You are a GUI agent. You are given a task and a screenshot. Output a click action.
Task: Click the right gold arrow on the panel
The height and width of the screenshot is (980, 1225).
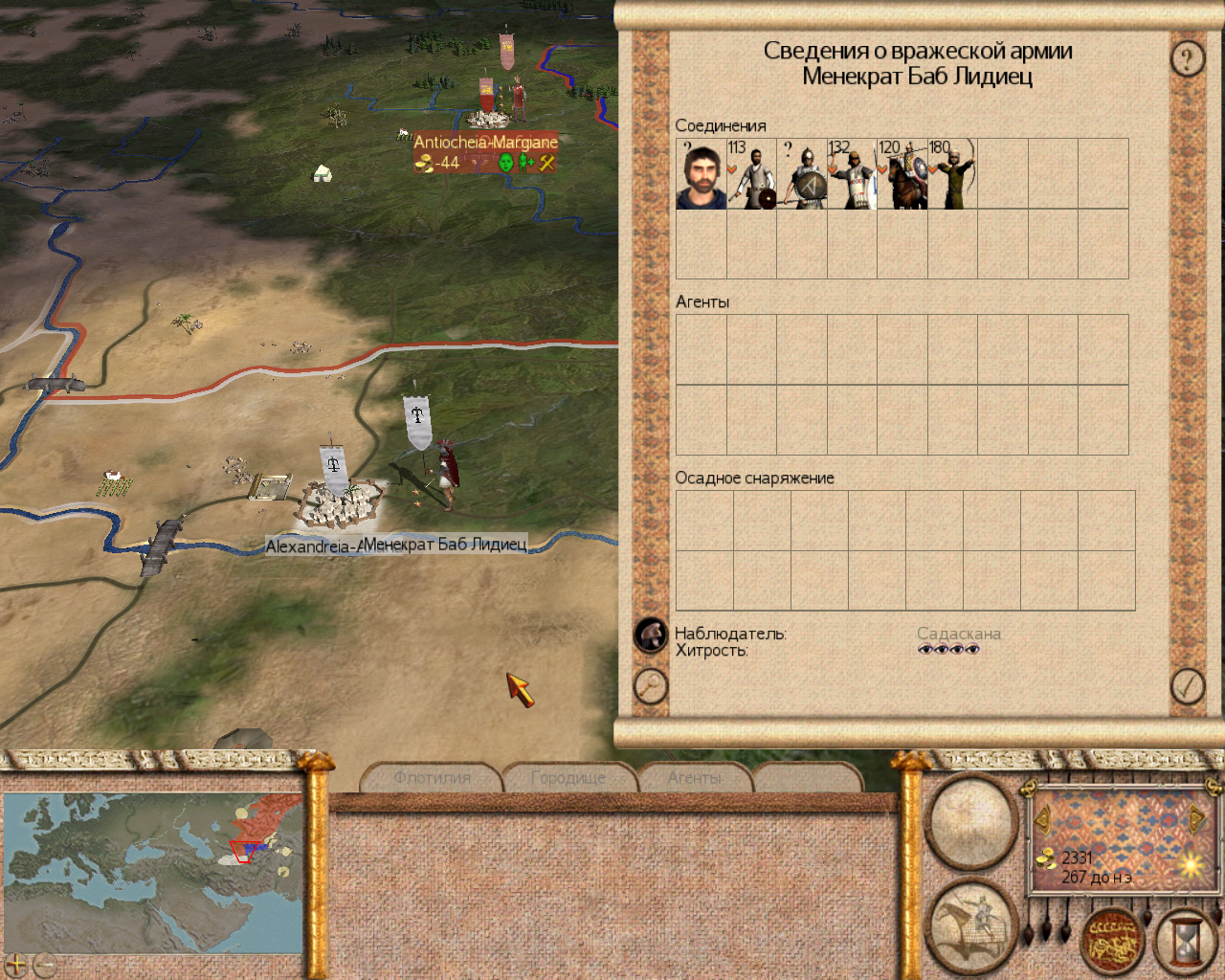tap(1196, 819)
